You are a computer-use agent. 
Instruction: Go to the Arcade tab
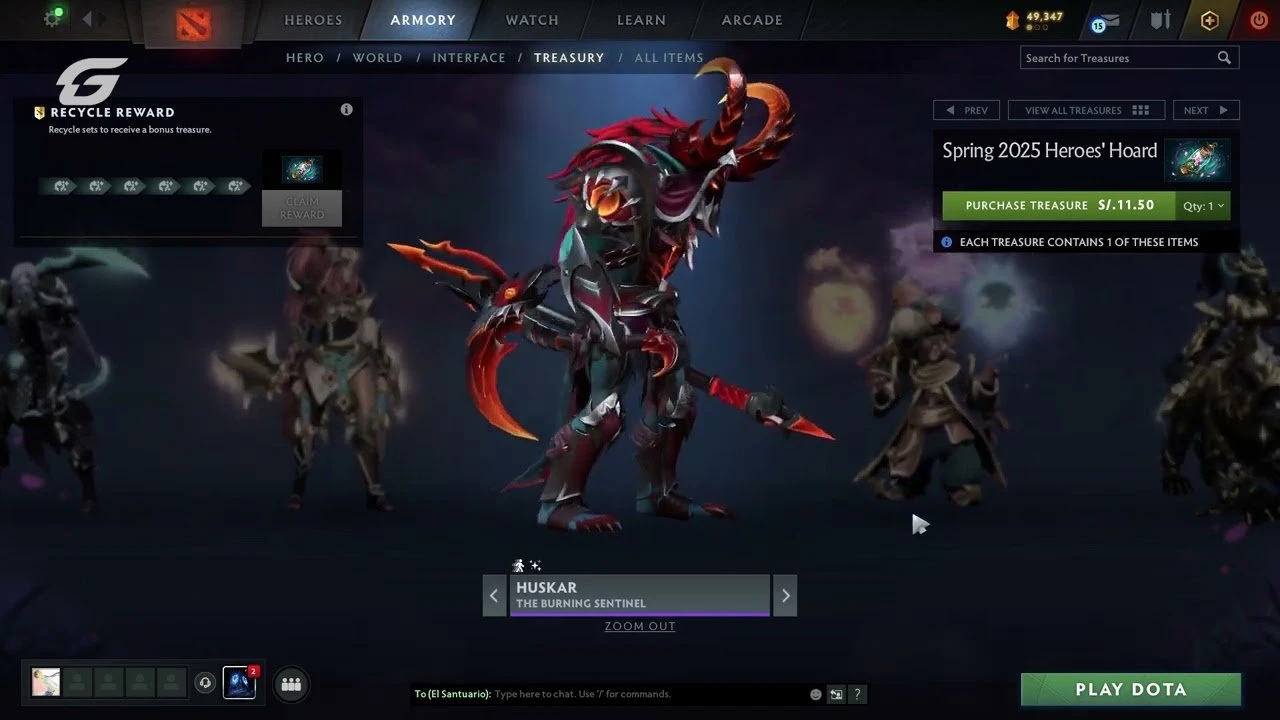[x=752, y=20]
